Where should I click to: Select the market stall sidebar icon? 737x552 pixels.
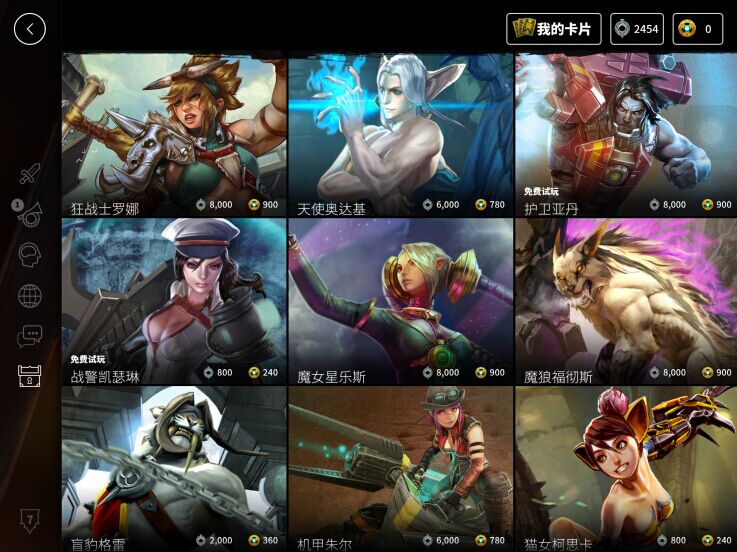click(x=30, y=376)
